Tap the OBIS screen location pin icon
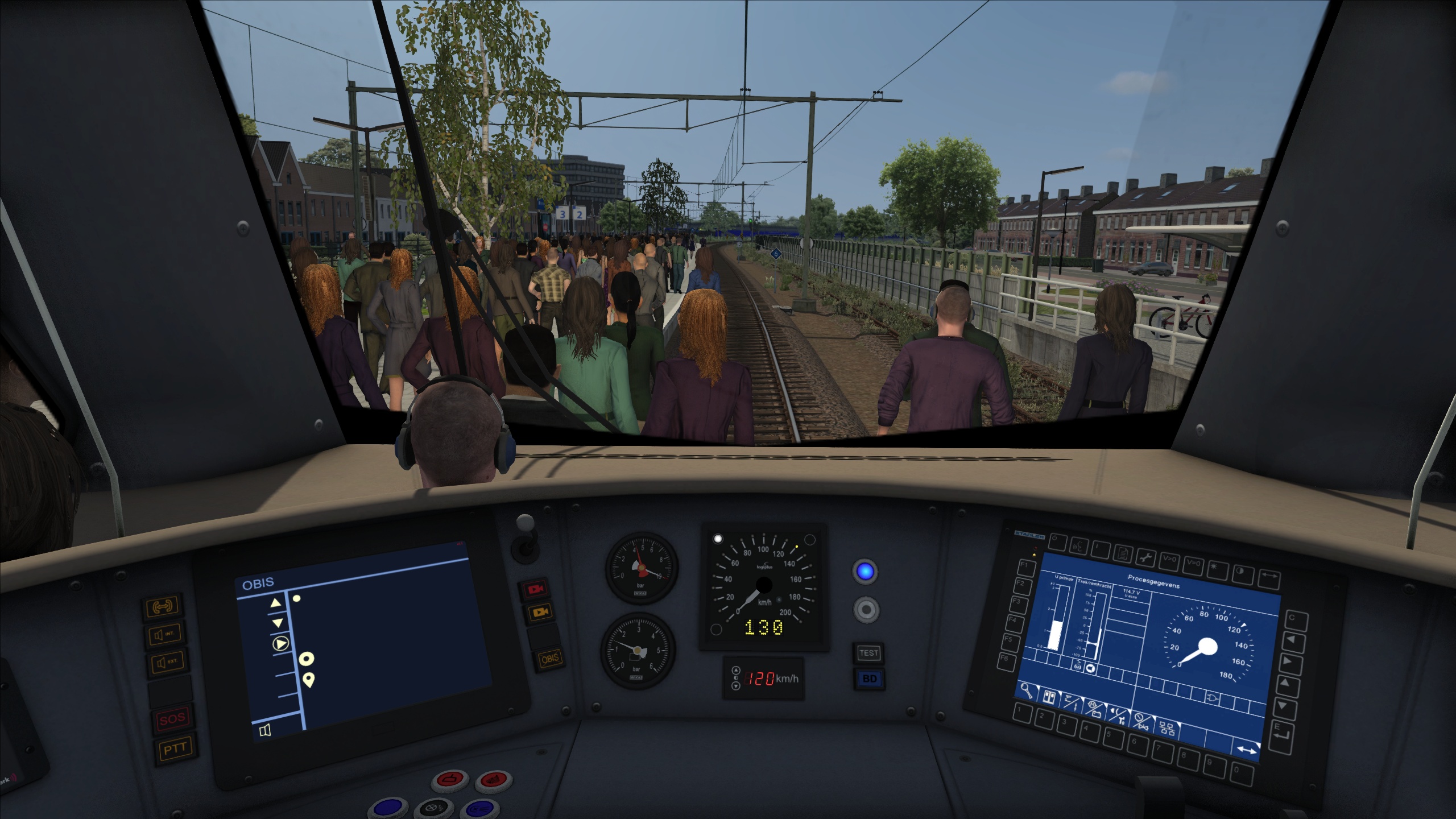The image size is (1456, 819). tap(309, 679)
